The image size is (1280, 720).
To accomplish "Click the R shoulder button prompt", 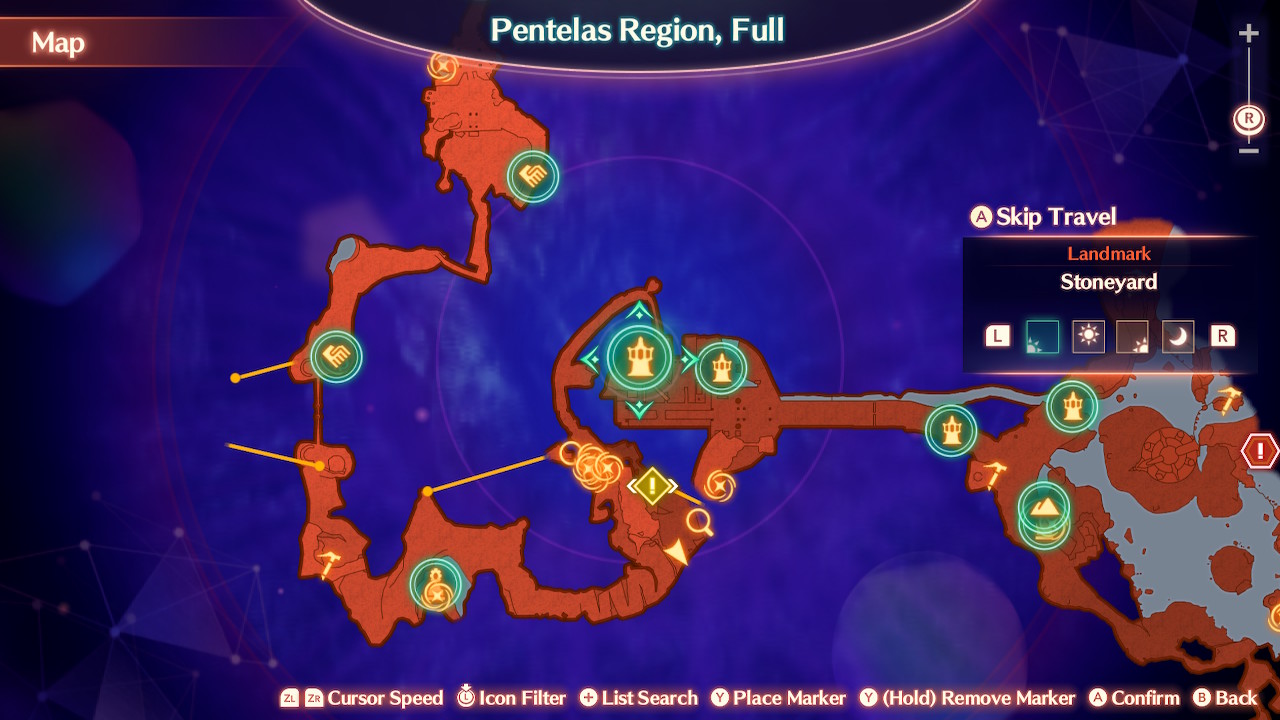I will tap(1222, 336).
